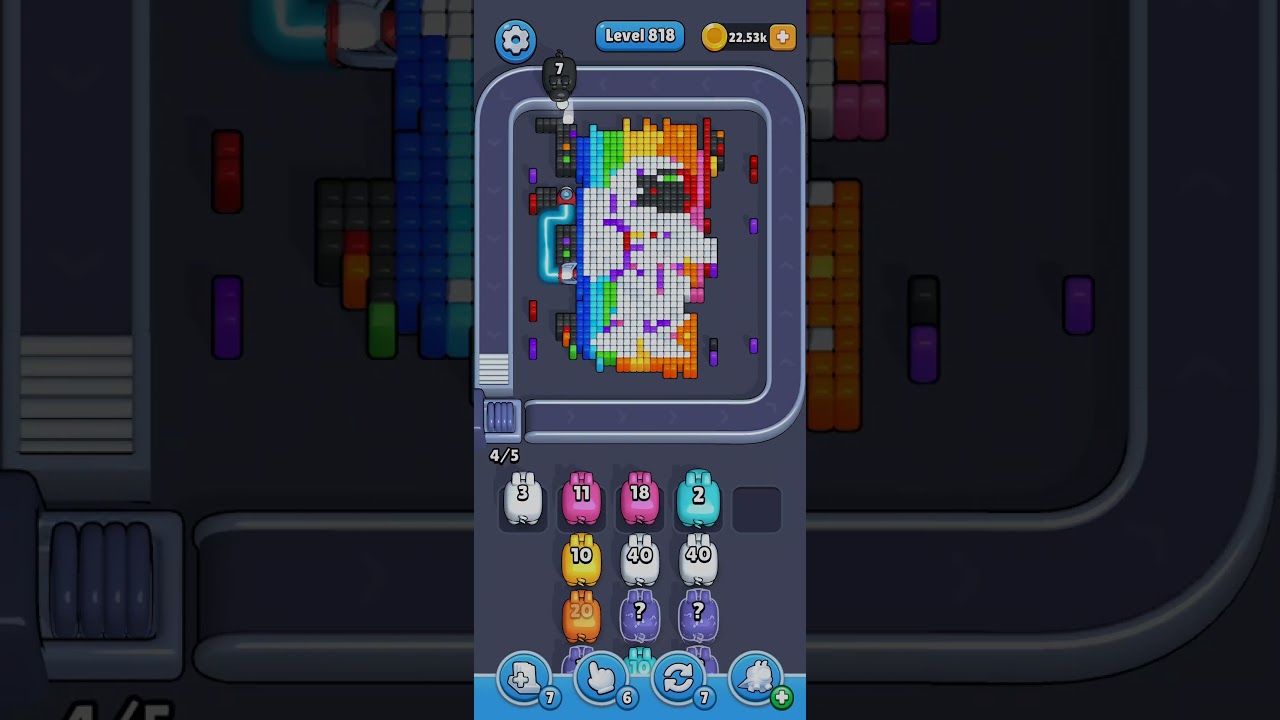Select the pink block numbered 18

click(x=640, y=498)
